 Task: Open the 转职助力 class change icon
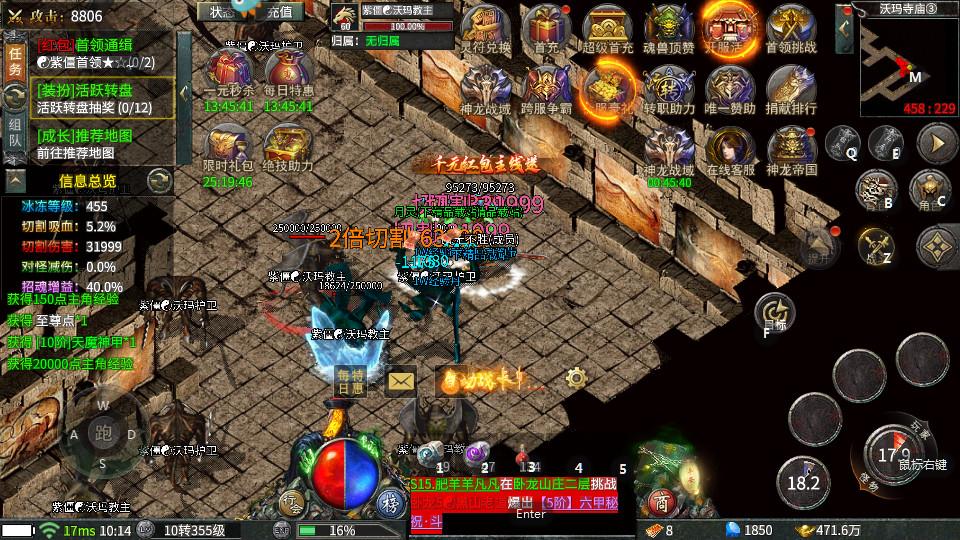tap(668, 88)
